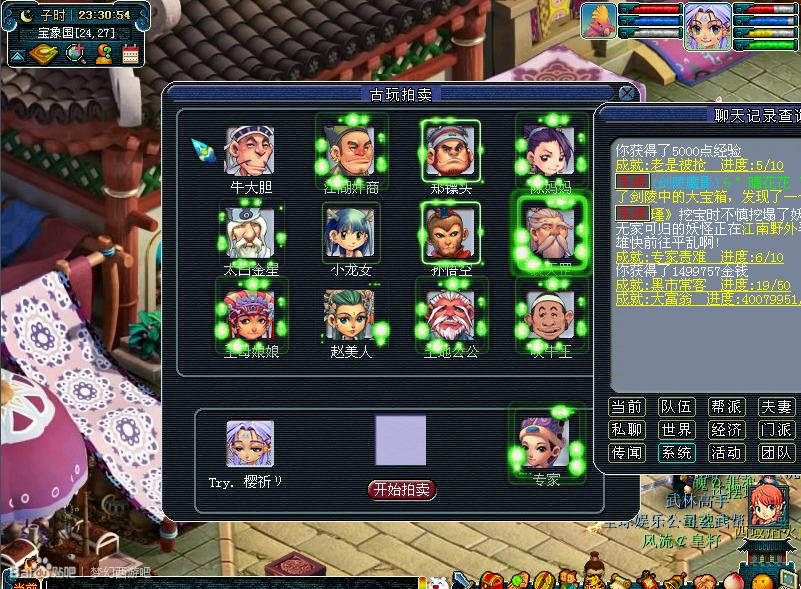Show the 帮派 guild chat tab
The height and width of the screenshot is (589, 801).
(726, 406)
